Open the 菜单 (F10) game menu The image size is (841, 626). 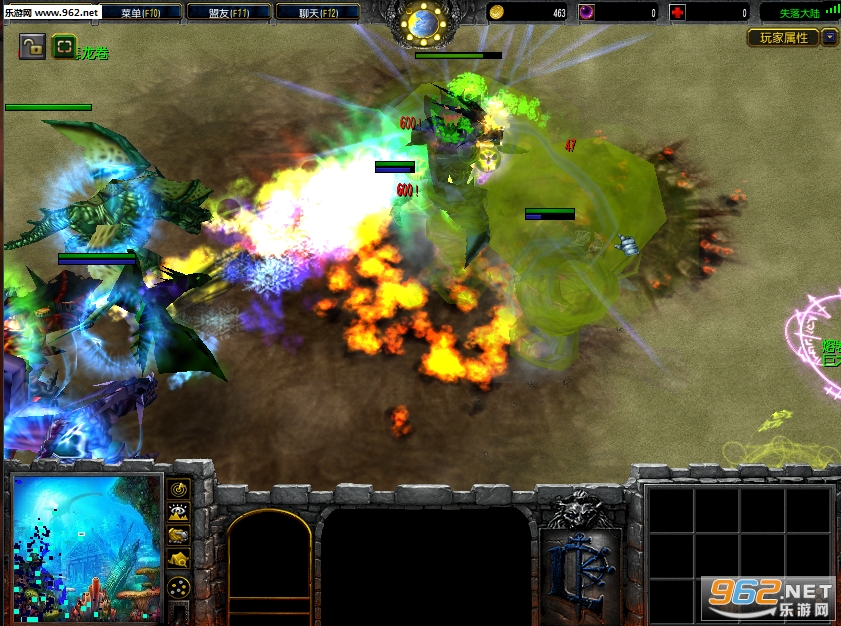click(x=143, y=13)
